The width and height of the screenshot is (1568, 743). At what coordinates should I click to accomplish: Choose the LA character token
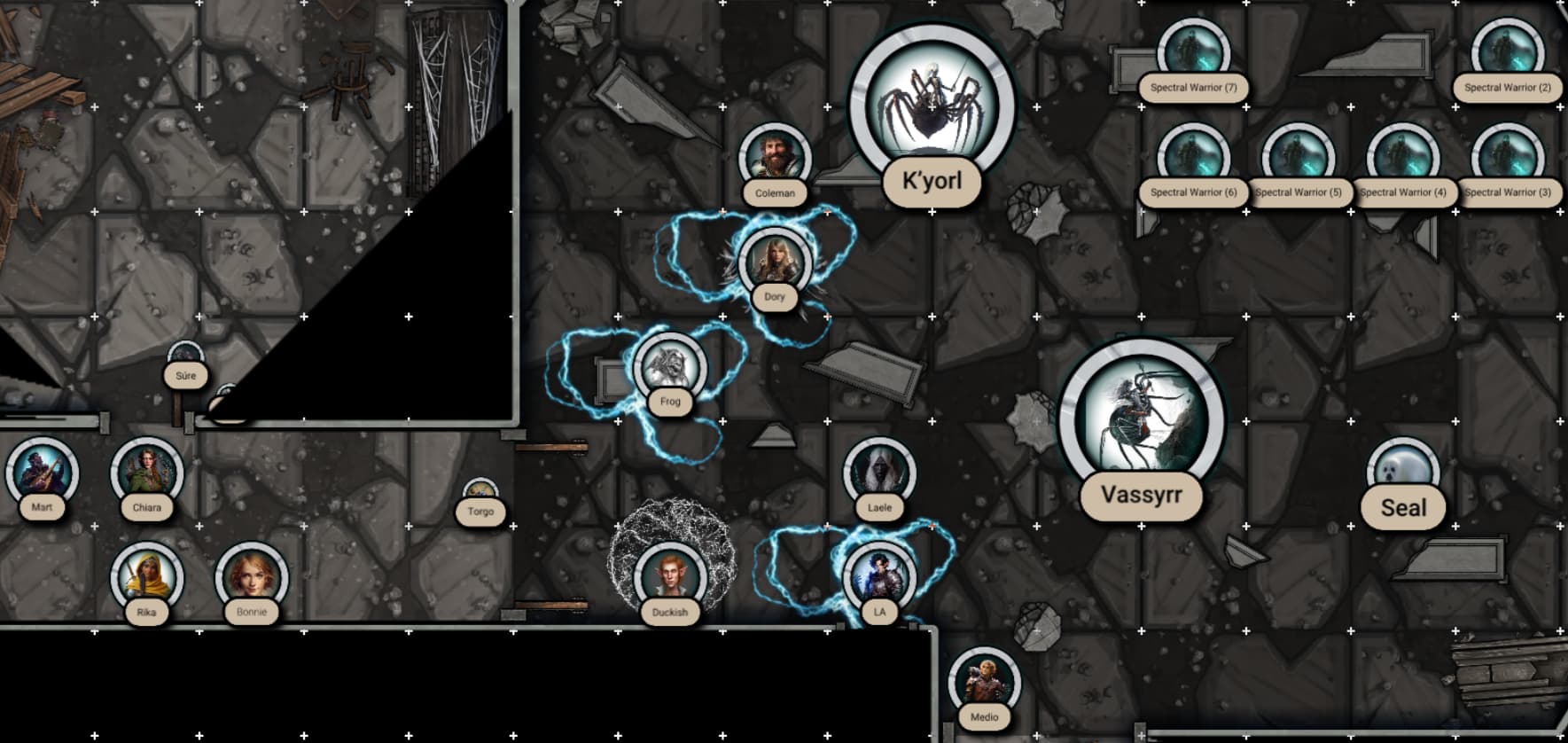879,577
